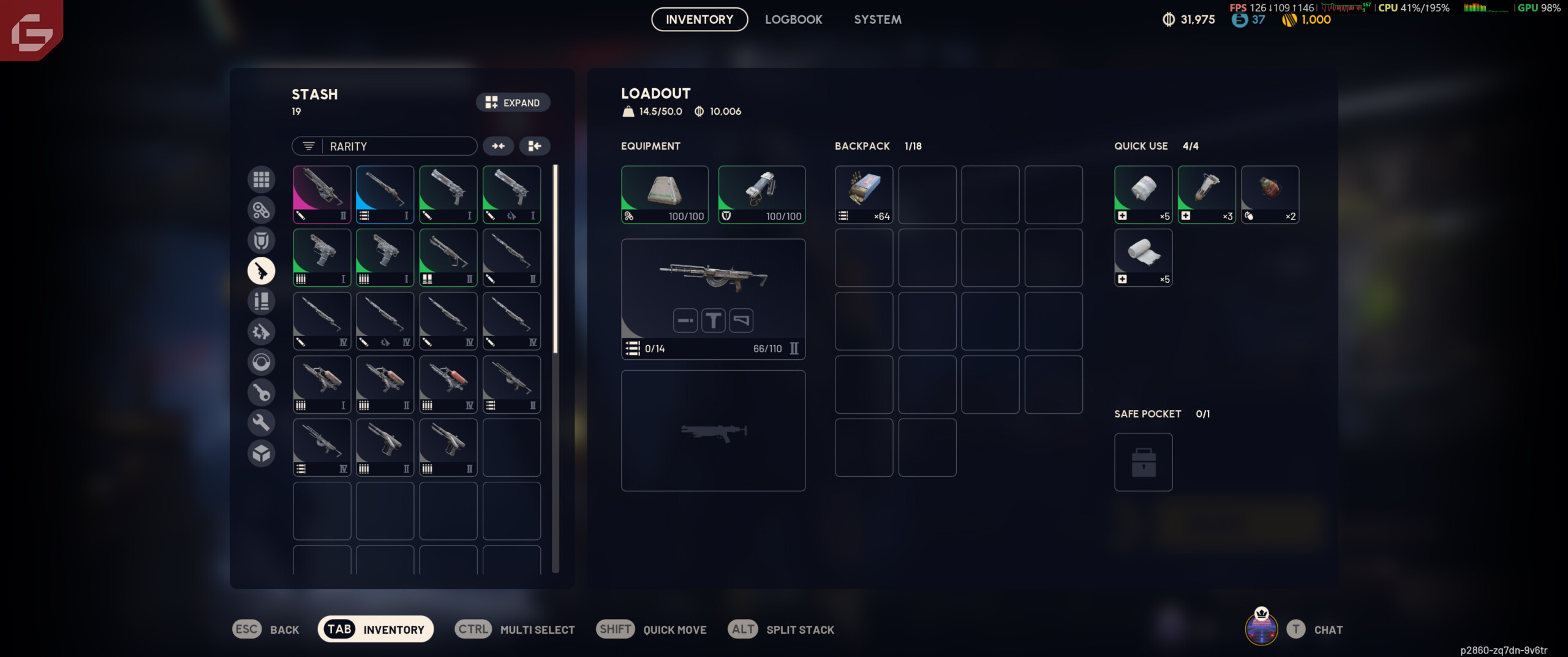Image resolution: width=1568 pixels, height=657 pixels.
Task: Click the empty secondary weapon slot
Action: pos(713,430)
